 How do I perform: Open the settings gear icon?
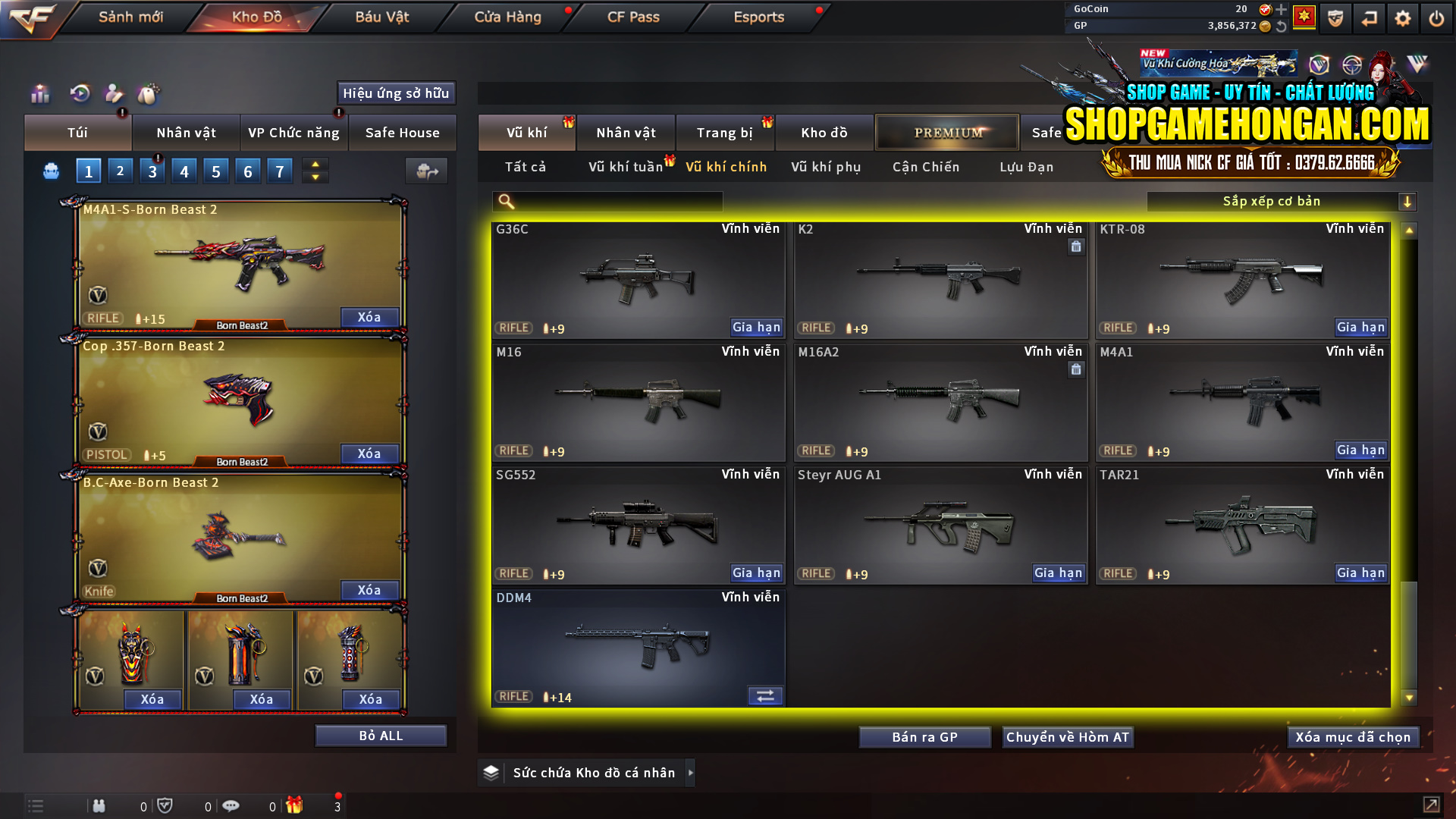[x=1403, y=17]
